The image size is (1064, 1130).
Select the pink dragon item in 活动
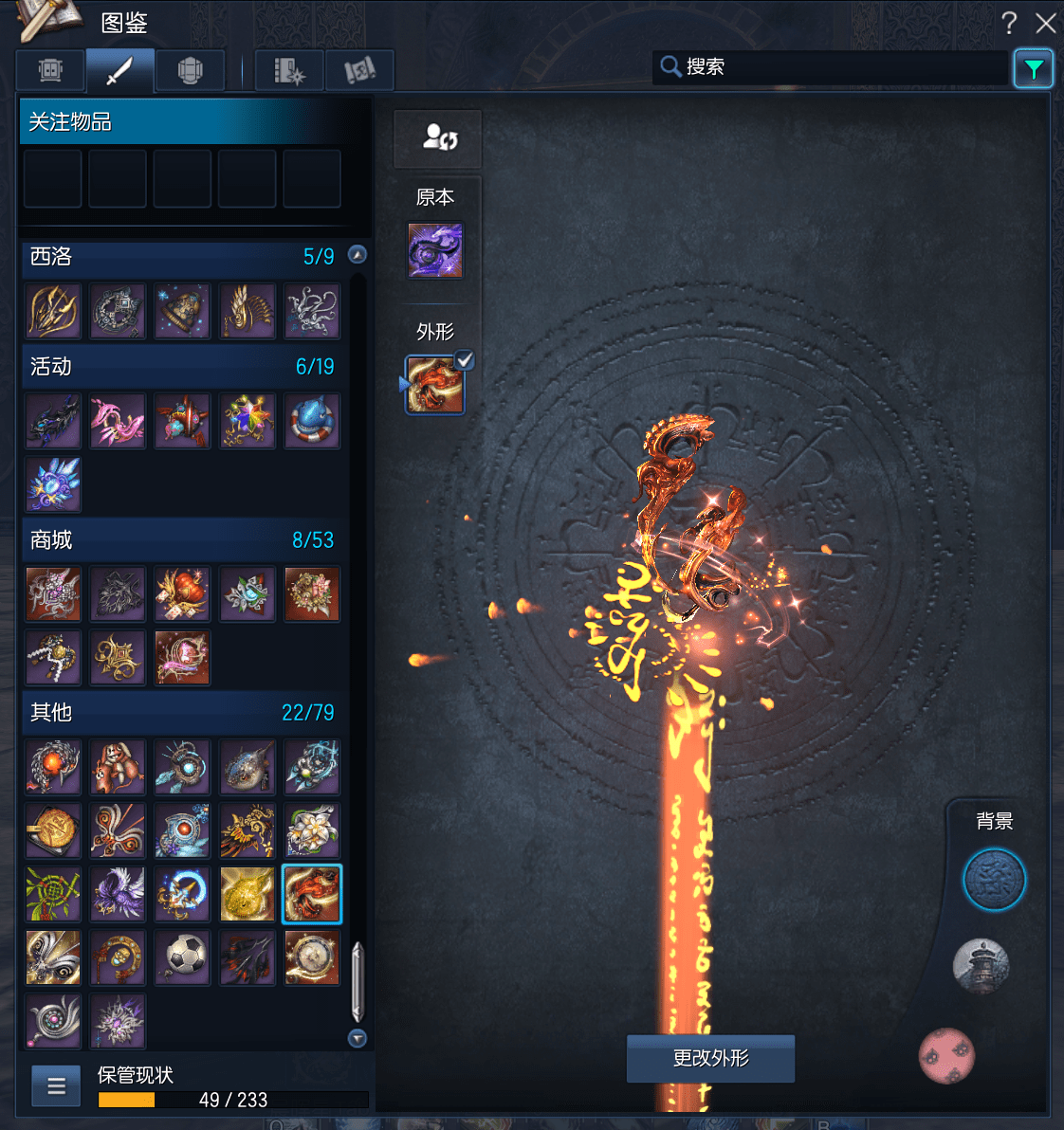point(118,421)
